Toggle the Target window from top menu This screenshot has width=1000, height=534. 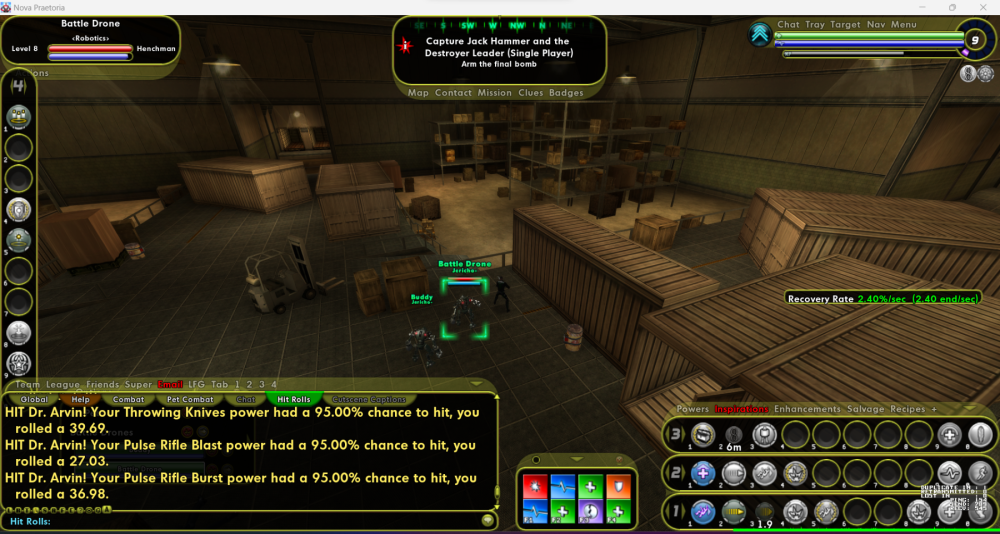click(846, 25)
